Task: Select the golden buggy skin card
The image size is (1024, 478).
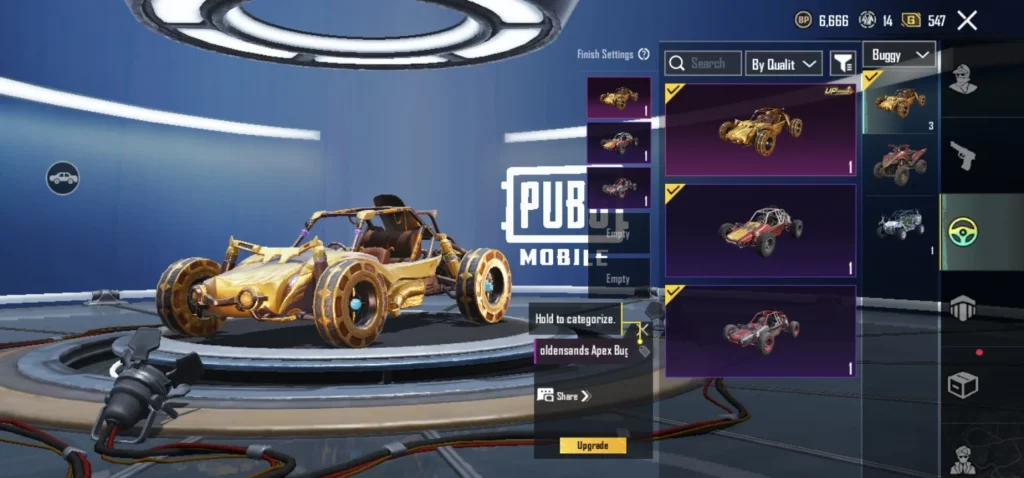Action: 760,129
